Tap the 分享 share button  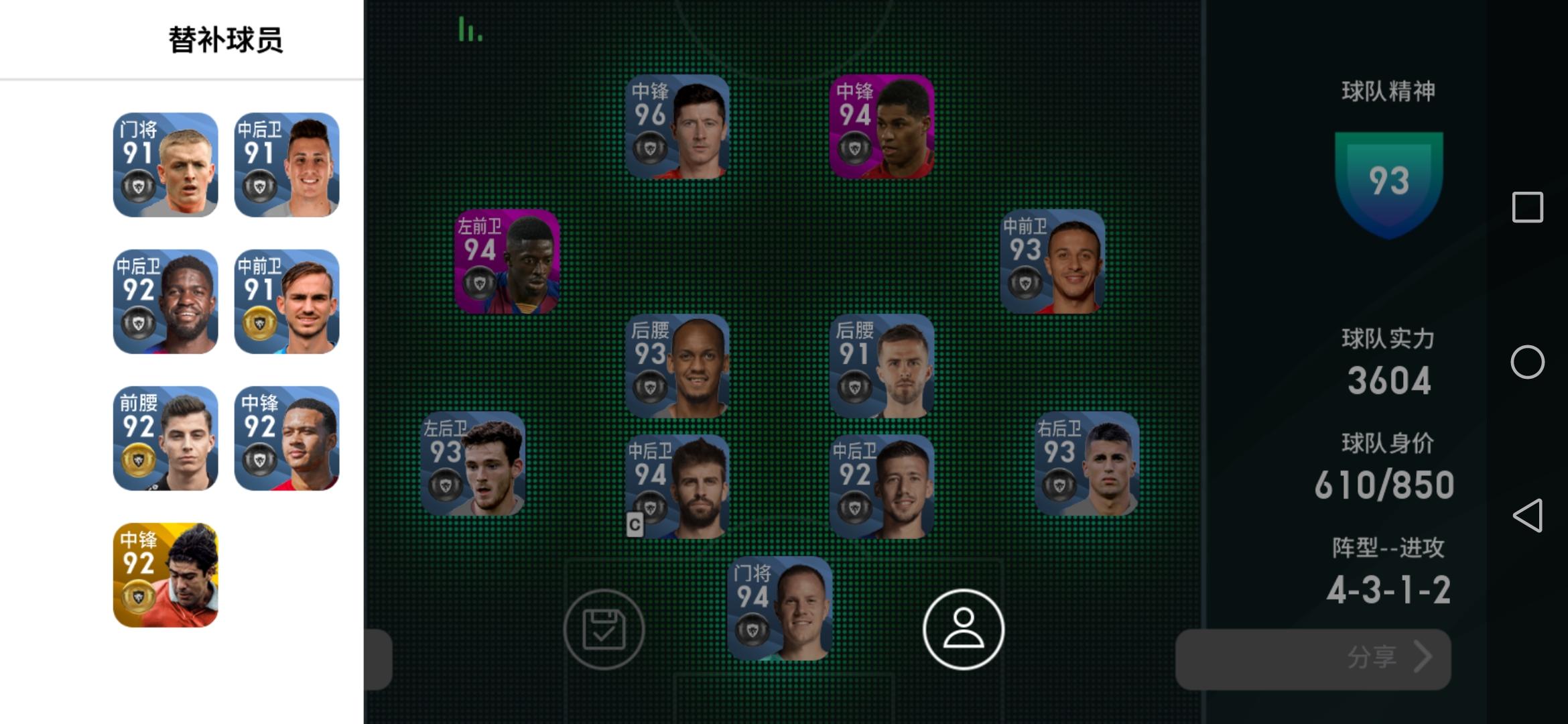point(1313,659)
